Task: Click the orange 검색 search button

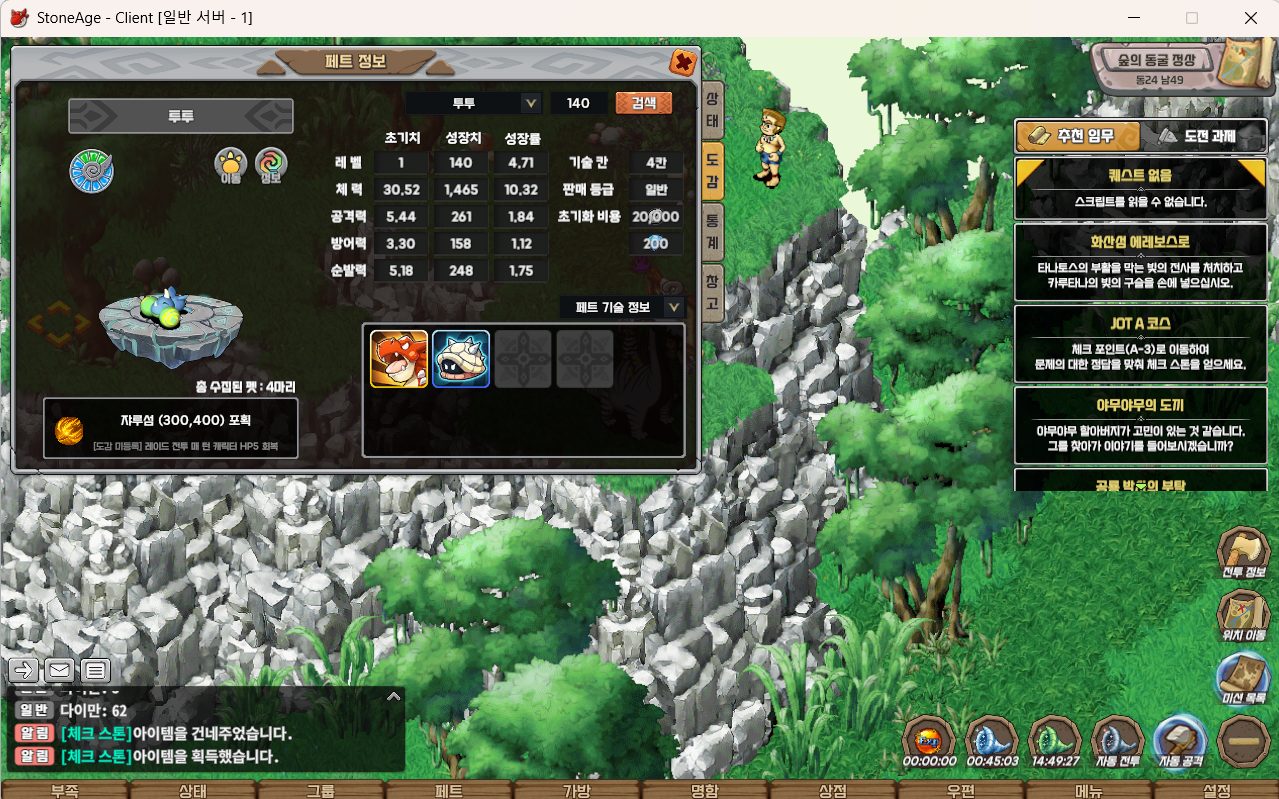Action: pyautogui.click(x=643, y=103)
